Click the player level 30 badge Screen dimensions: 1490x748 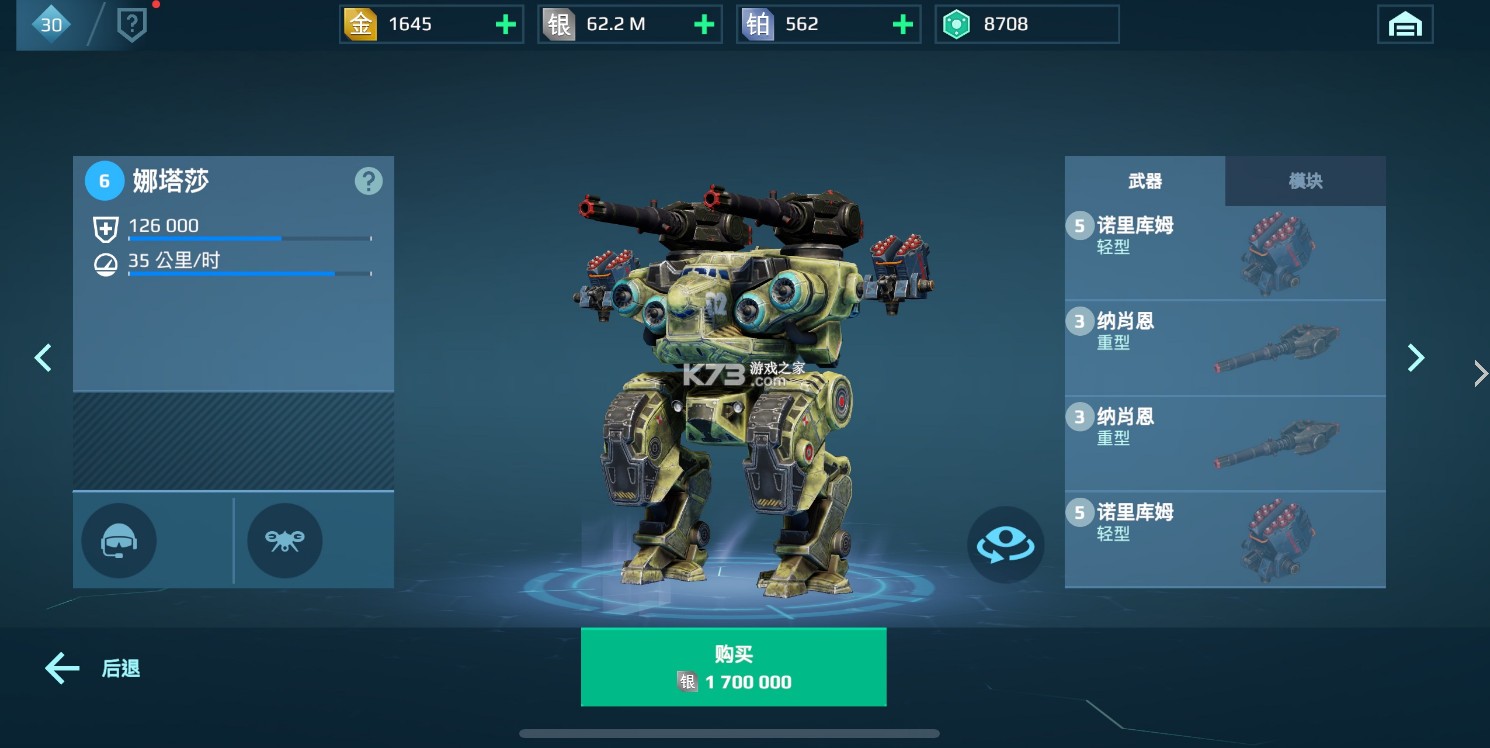50,25
